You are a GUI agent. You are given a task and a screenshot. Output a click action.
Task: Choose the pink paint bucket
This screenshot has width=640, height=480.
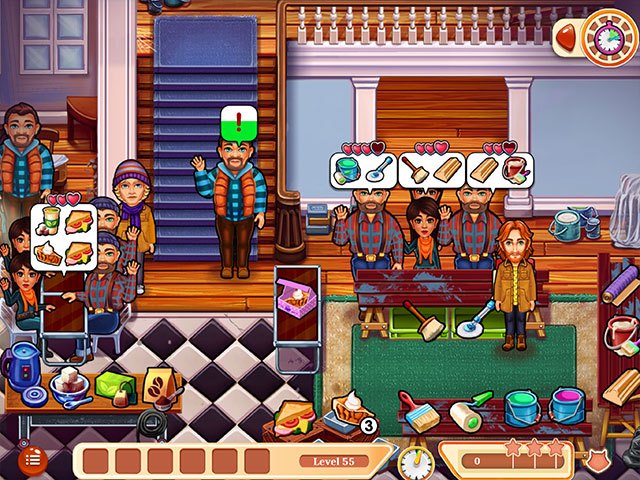pos(567,407)
